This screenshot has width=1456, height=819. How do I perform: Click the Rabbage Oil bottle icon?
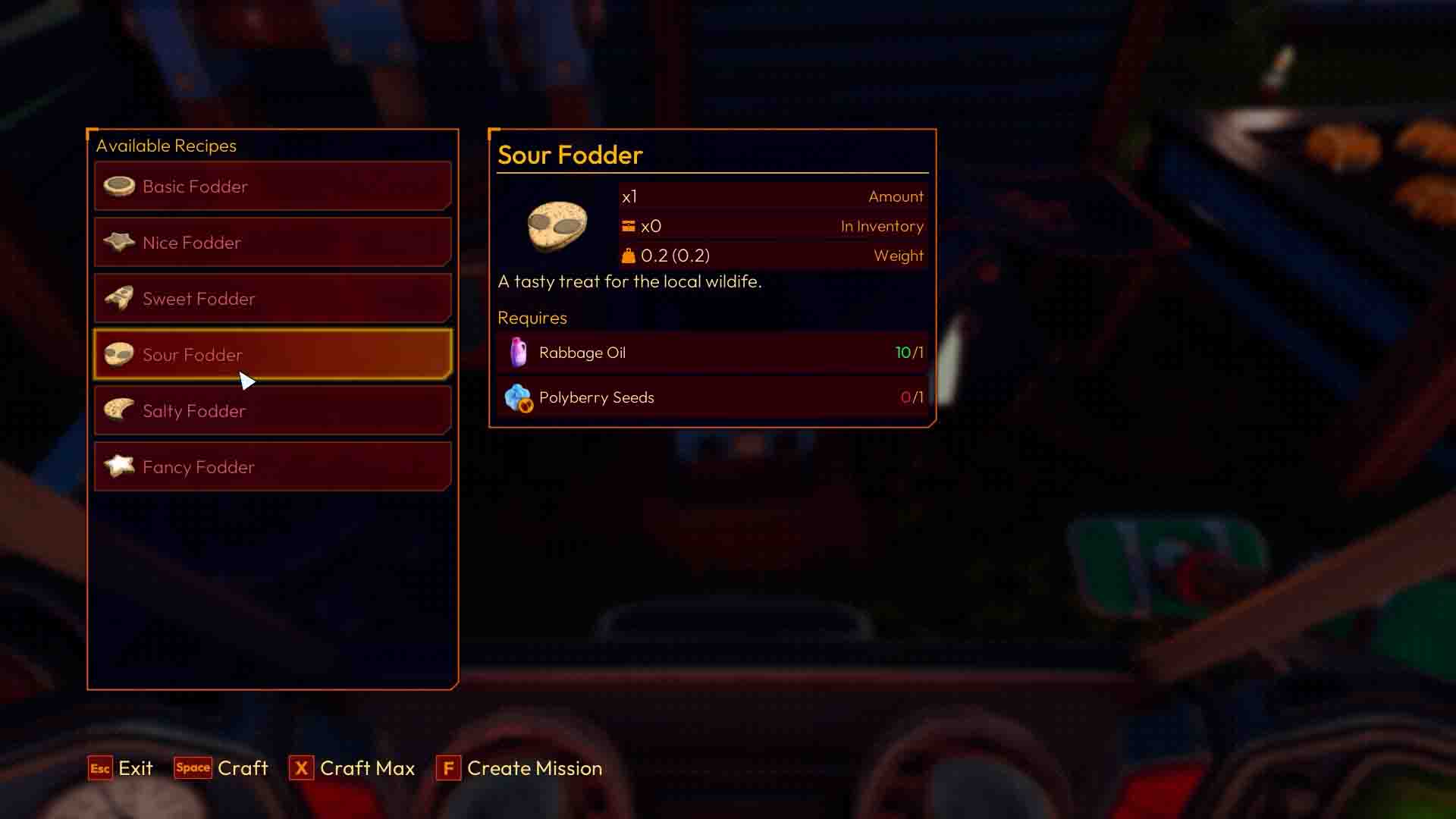pos(519,352)
